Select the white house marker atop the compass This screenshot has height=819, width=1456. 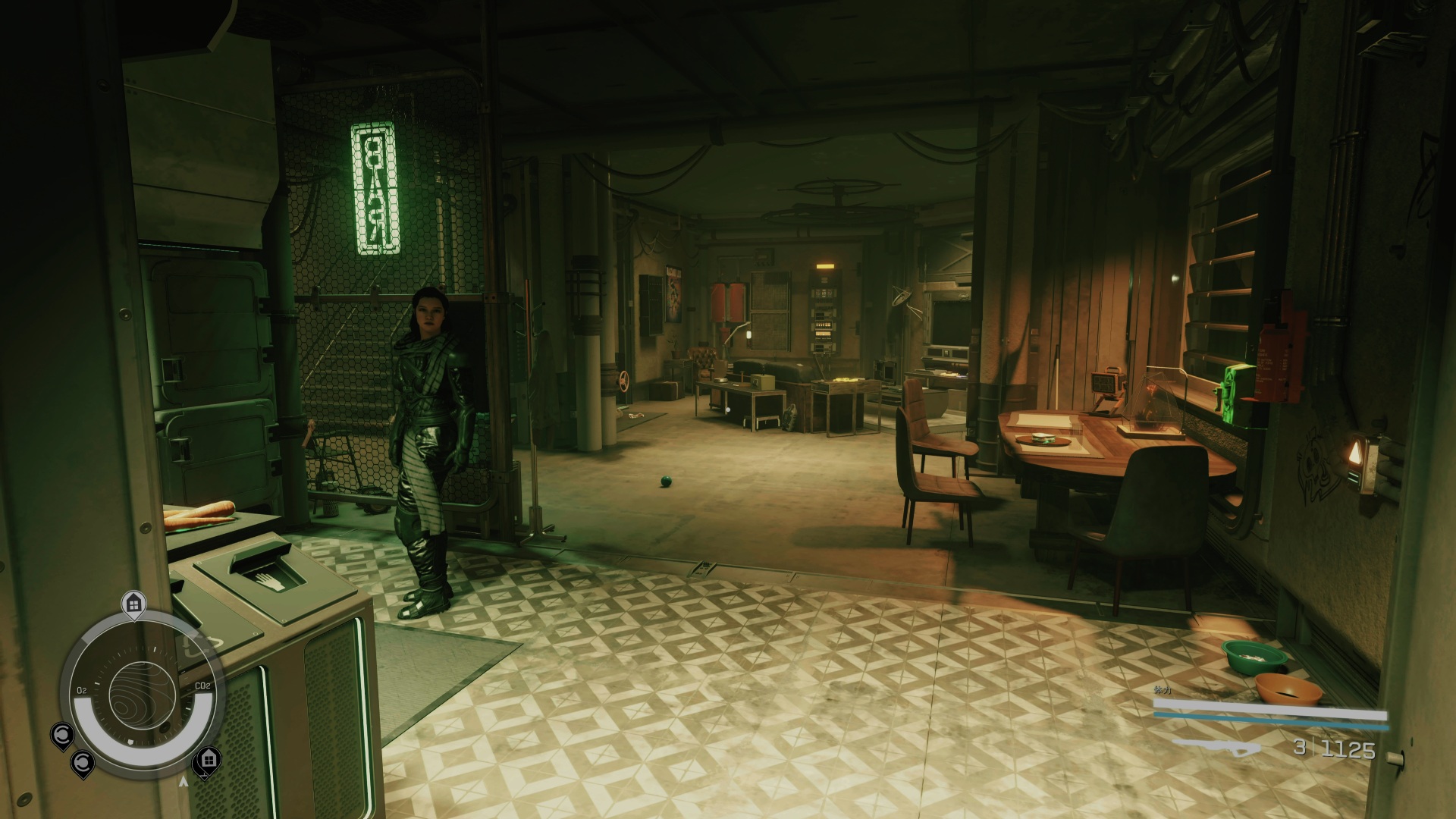pos(133,604)
